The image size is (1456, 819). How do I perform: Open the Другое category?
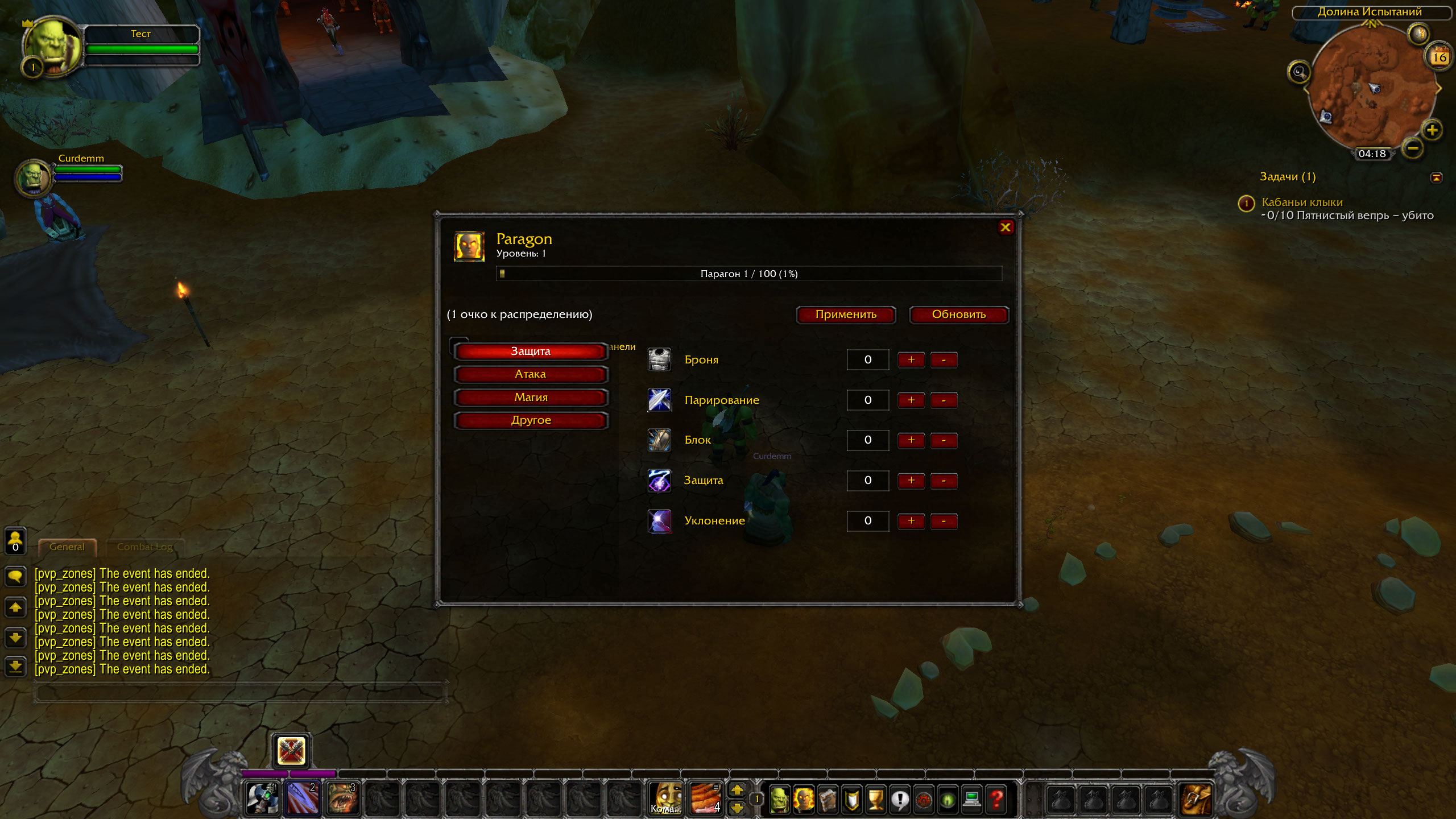click(x=531, y=420)
